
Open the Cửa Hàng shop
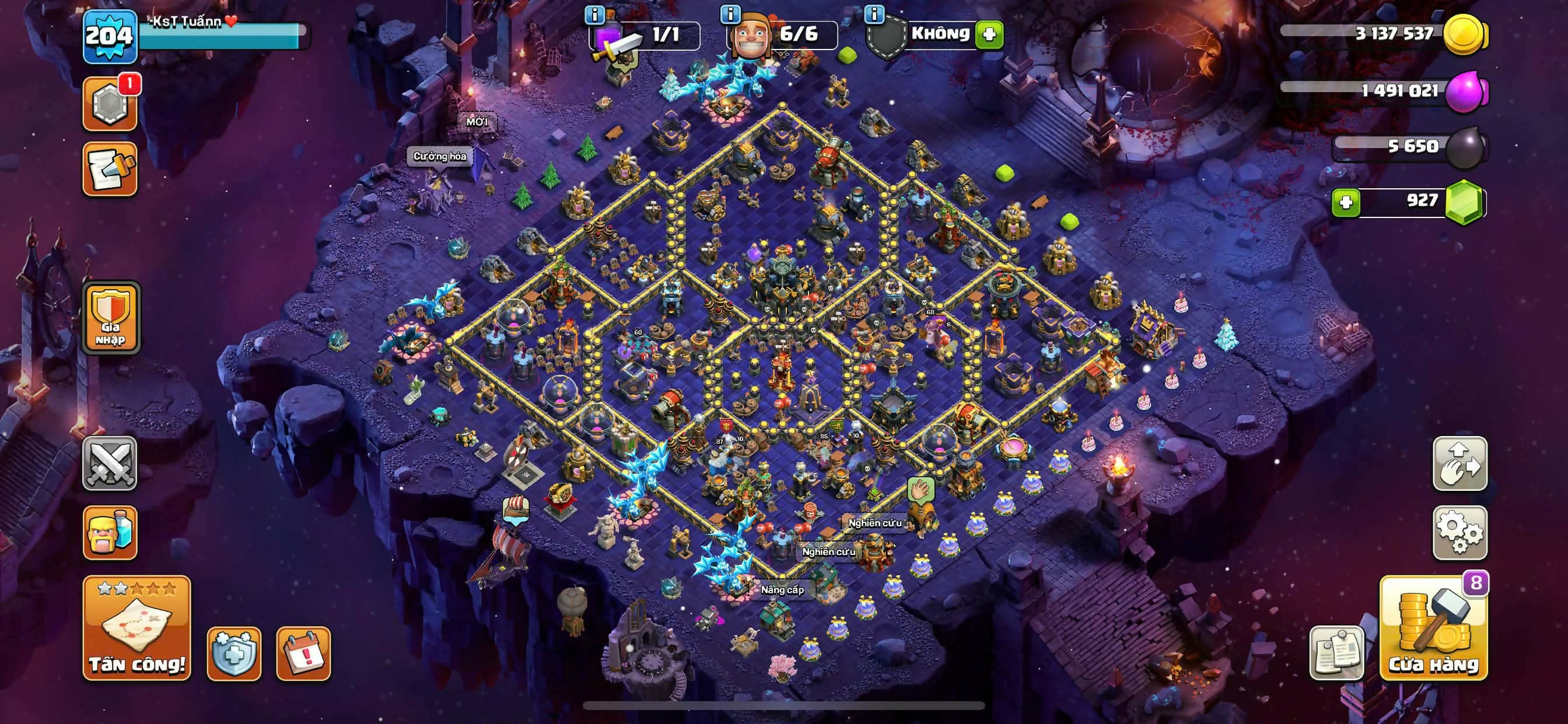pyautogui.click(x=1433, y=628)
